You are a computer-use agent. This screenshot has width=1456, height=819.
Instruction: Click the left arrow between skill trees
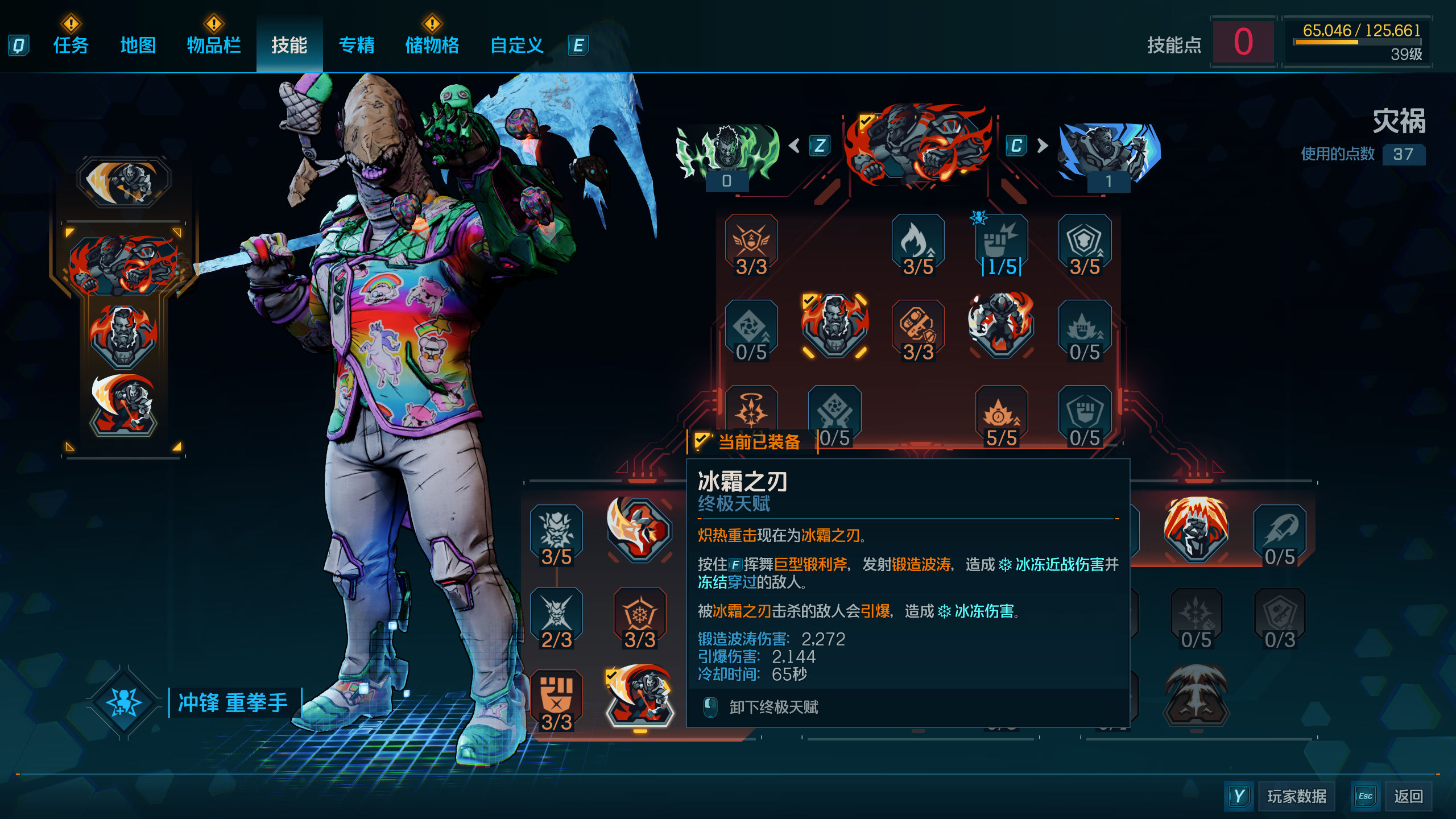(795, 146)
